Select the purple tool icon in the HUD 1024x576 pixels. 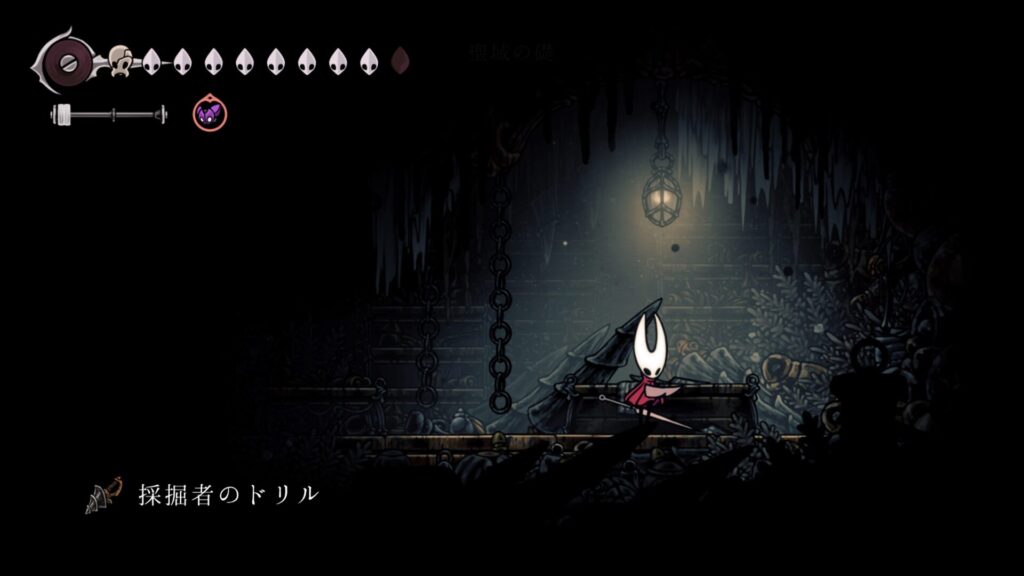[210, 114]
